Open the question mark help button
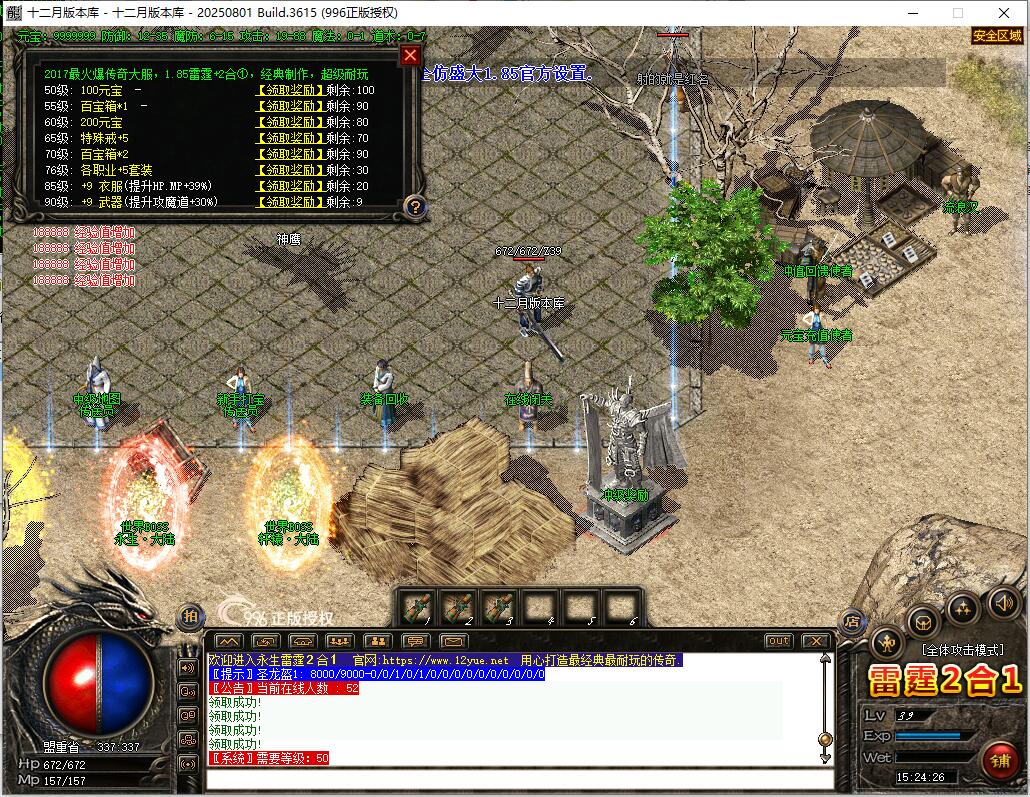This screenshot has height=797, width=1030. click(415, 207)
